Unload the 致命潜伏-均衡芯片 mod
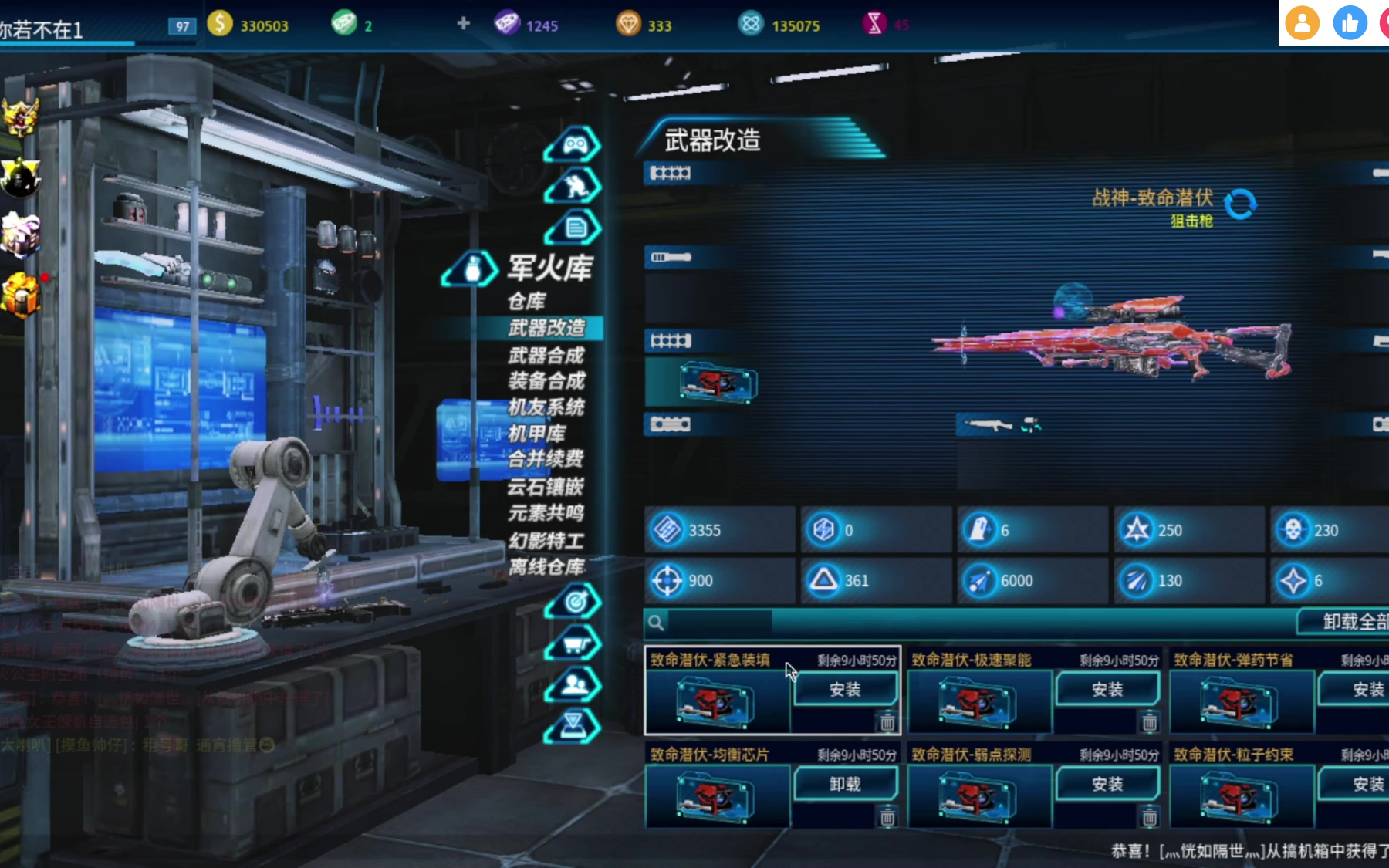The height and width of the screenshot is (868, 1389). click(845, 784)
